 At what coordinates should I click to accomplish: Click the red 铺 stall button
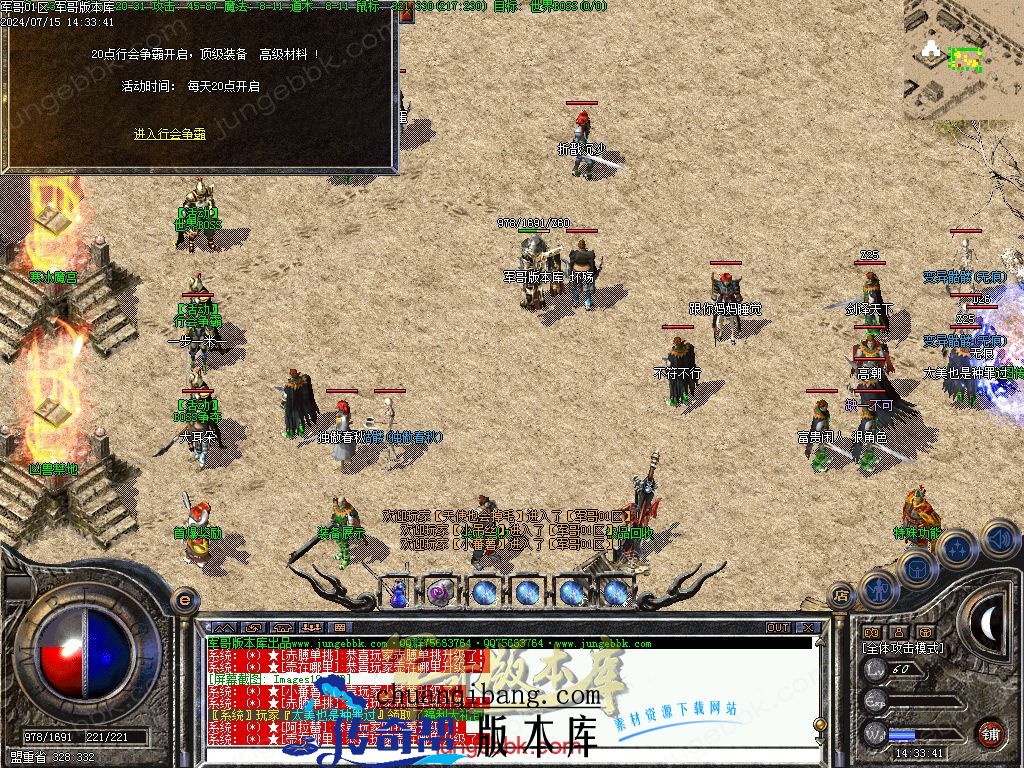[x=990, y=733]
